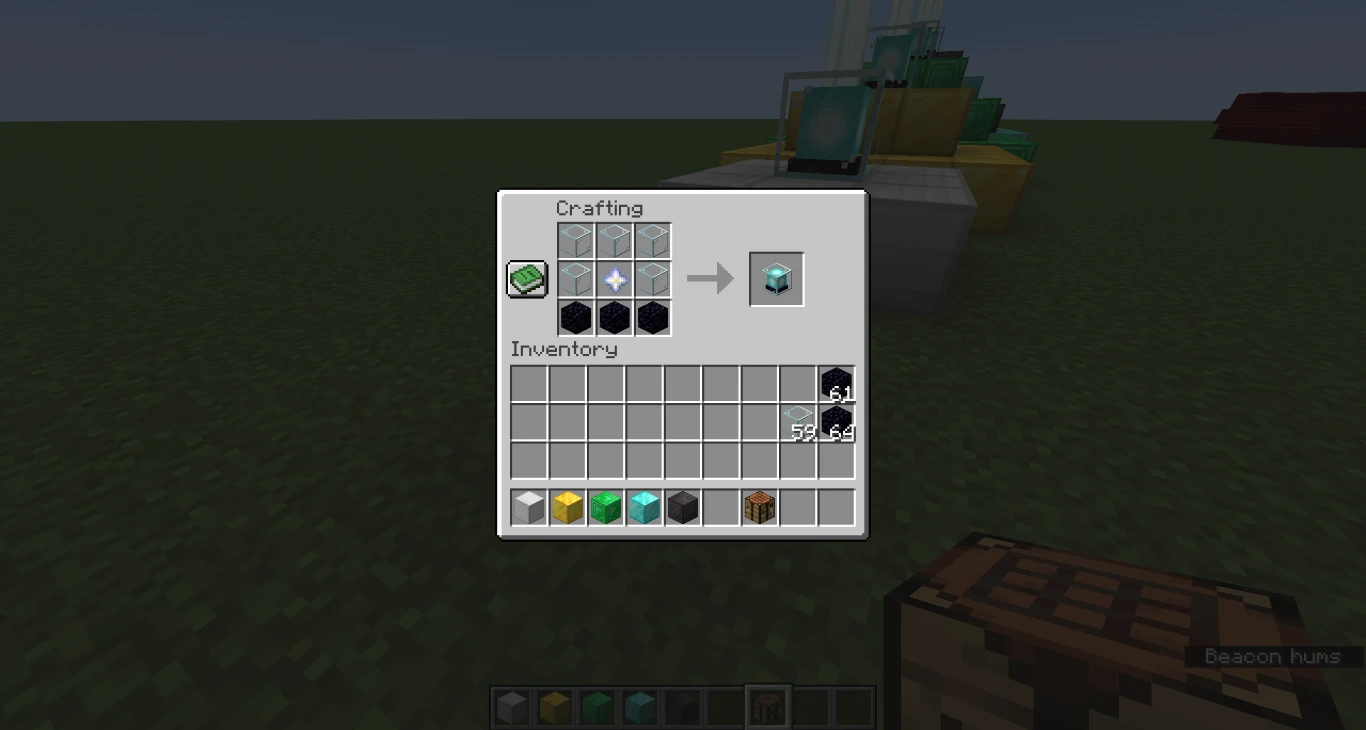Click the glass block in middle-left crafting slot

[x=574, y=279]
